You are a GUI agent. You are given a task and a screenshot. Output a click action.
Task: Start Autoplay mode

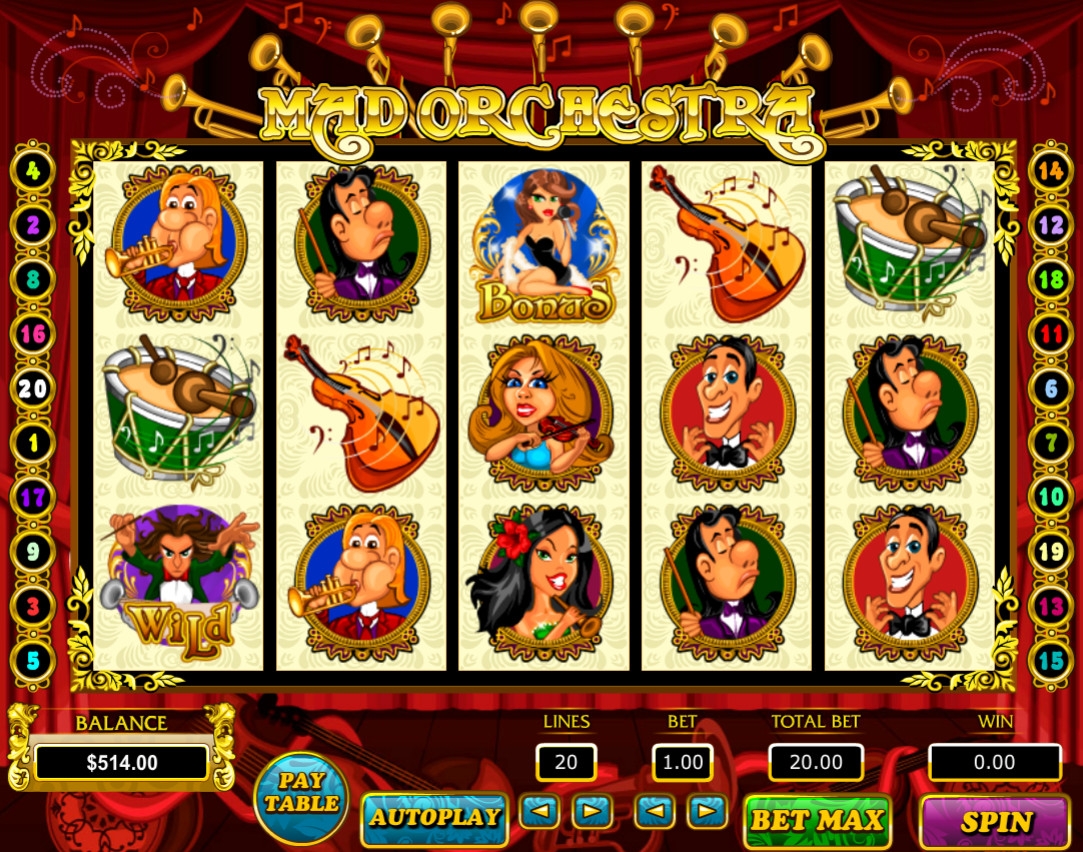434,818
